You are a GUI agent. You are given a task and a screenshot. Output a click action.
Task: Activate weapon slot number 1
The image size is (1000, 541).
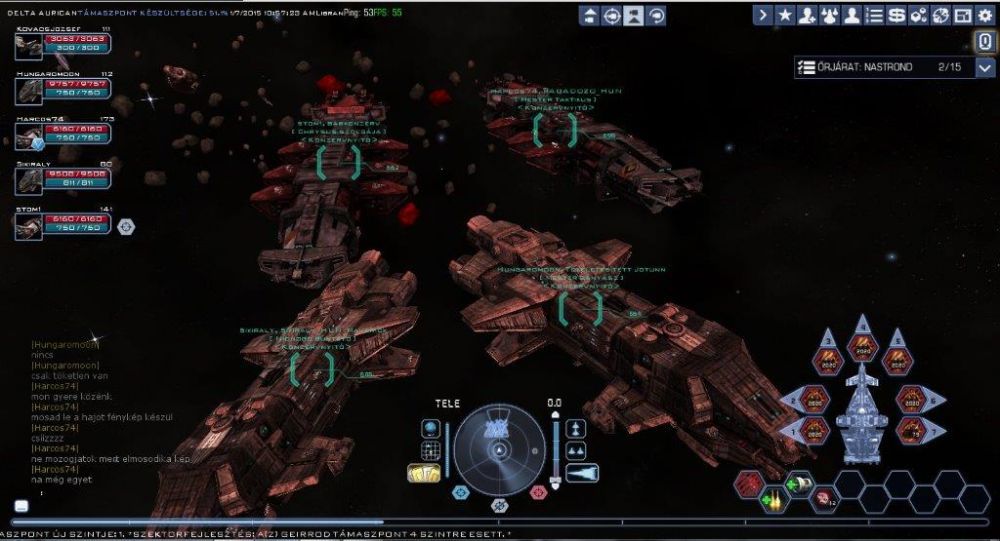815,430
